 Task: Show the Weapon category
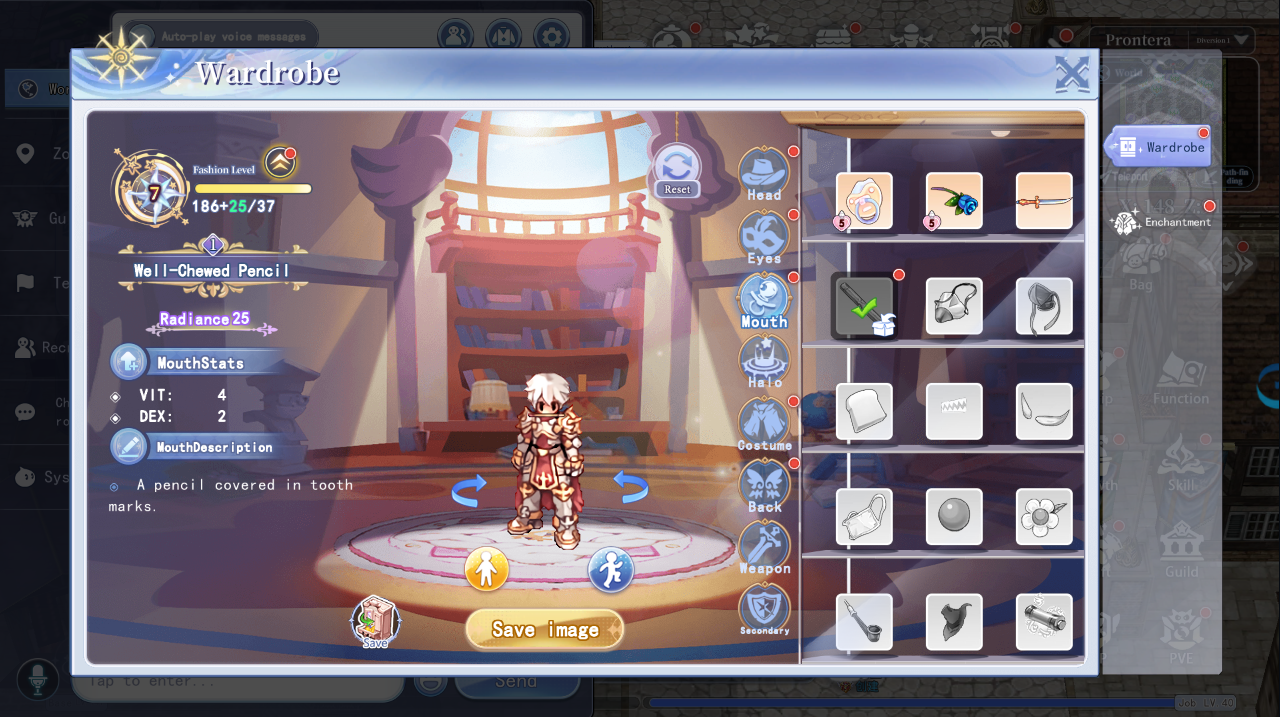coord(764,548)
